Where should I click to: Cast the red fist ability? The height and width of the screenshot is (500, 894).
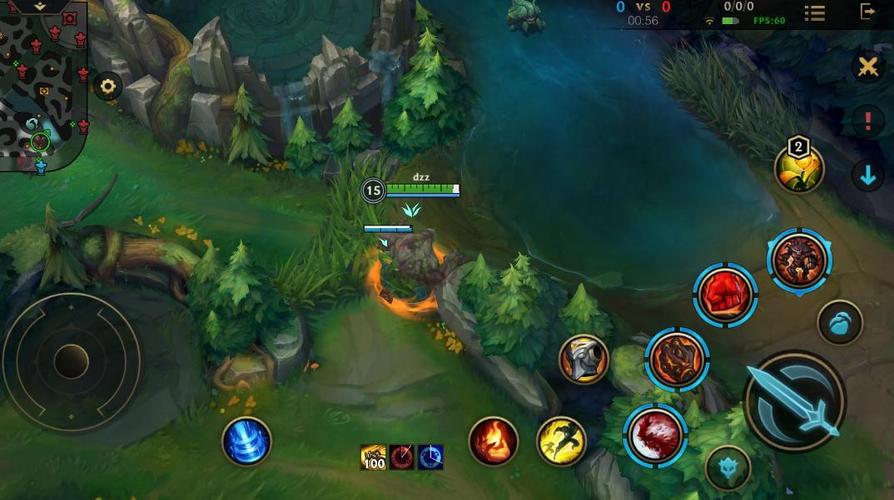725,295
